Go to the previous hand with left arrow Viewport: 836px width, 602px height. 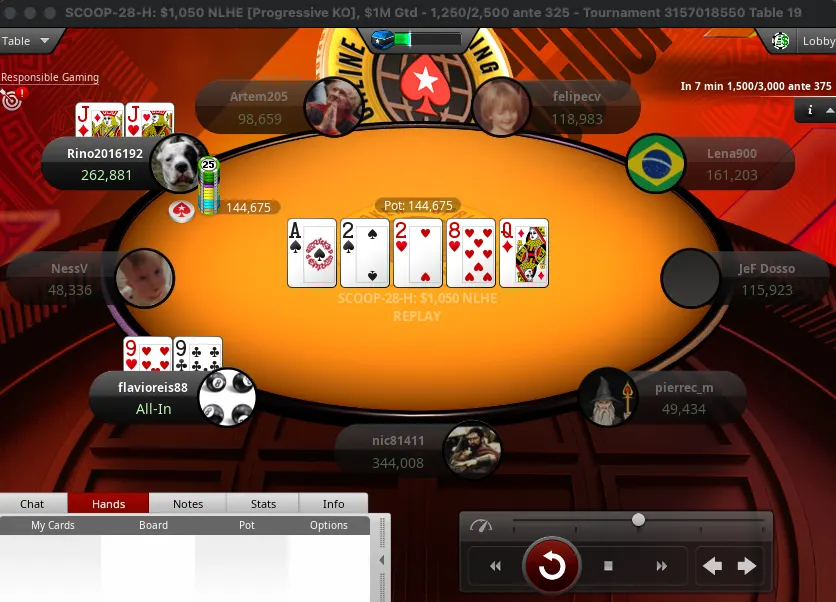click(x=712, y=566)
